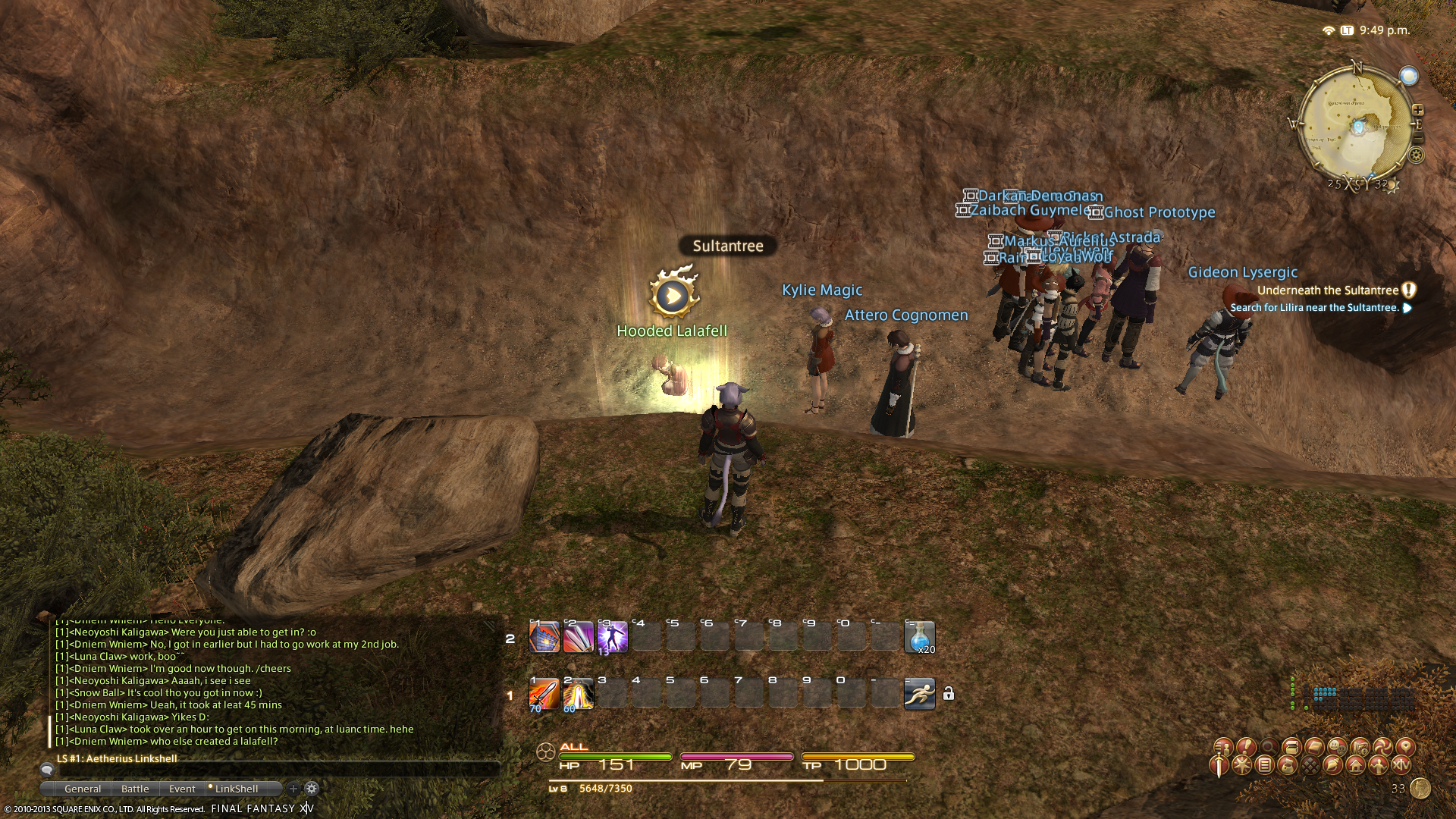1456x819 pixels.
Task: Select the LinkShell chat tab
Action: coord(236,789)
